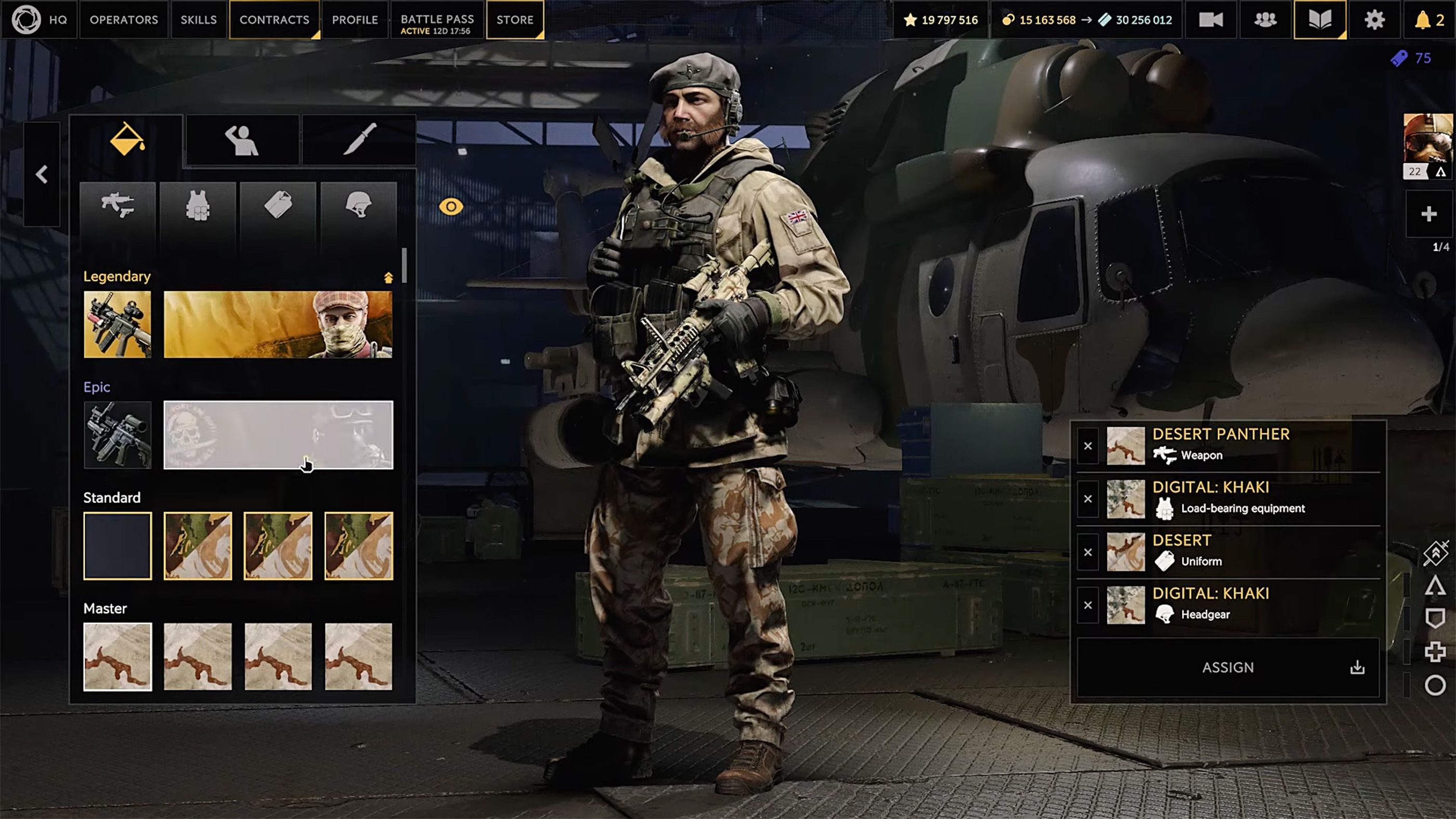Assign the selected camouflage set
The height and width of the screenshot is (819, 1456).
pyautogui.click(x=1228, y=668)
